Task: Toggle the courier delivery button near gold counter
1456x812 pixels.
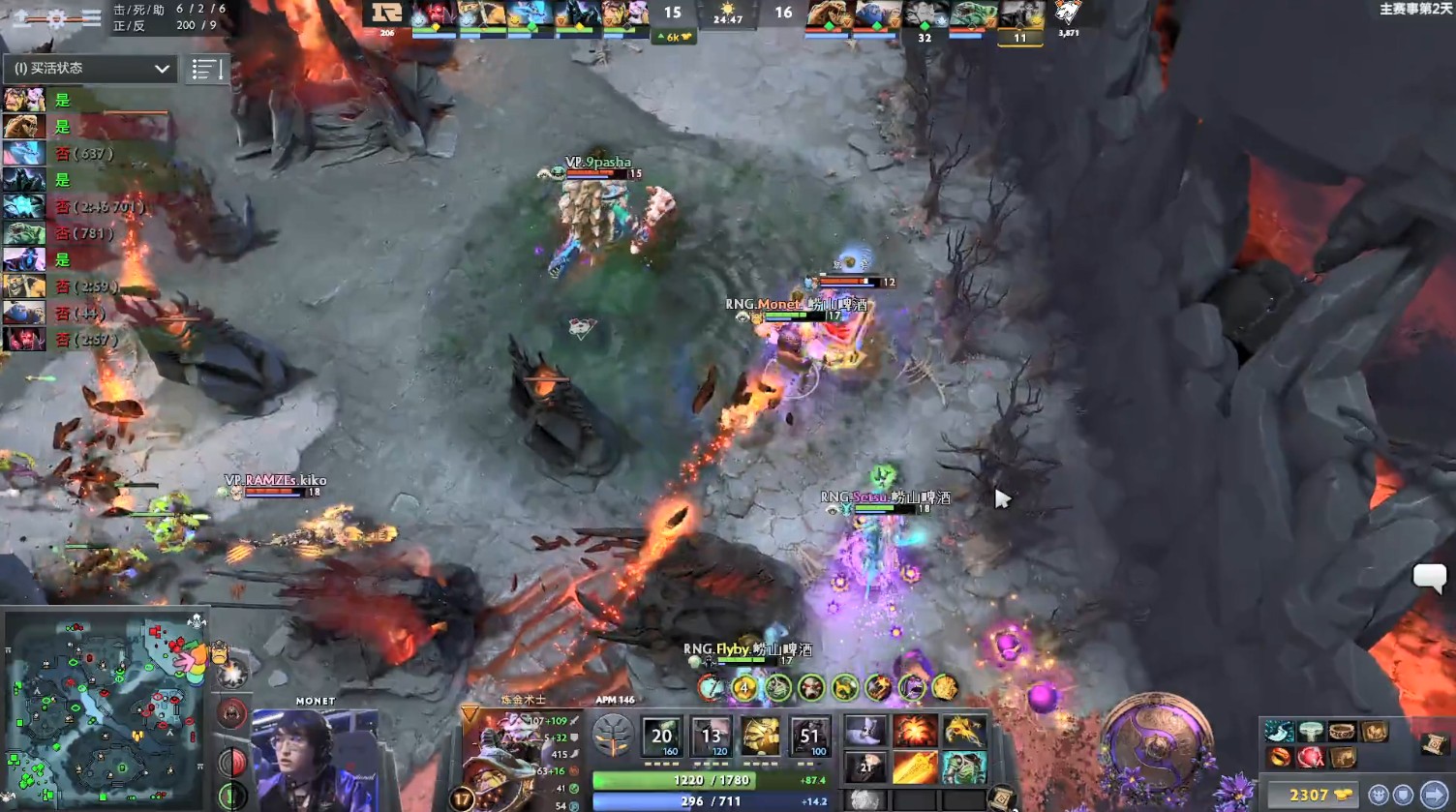Action: (x=1380, y=795)
